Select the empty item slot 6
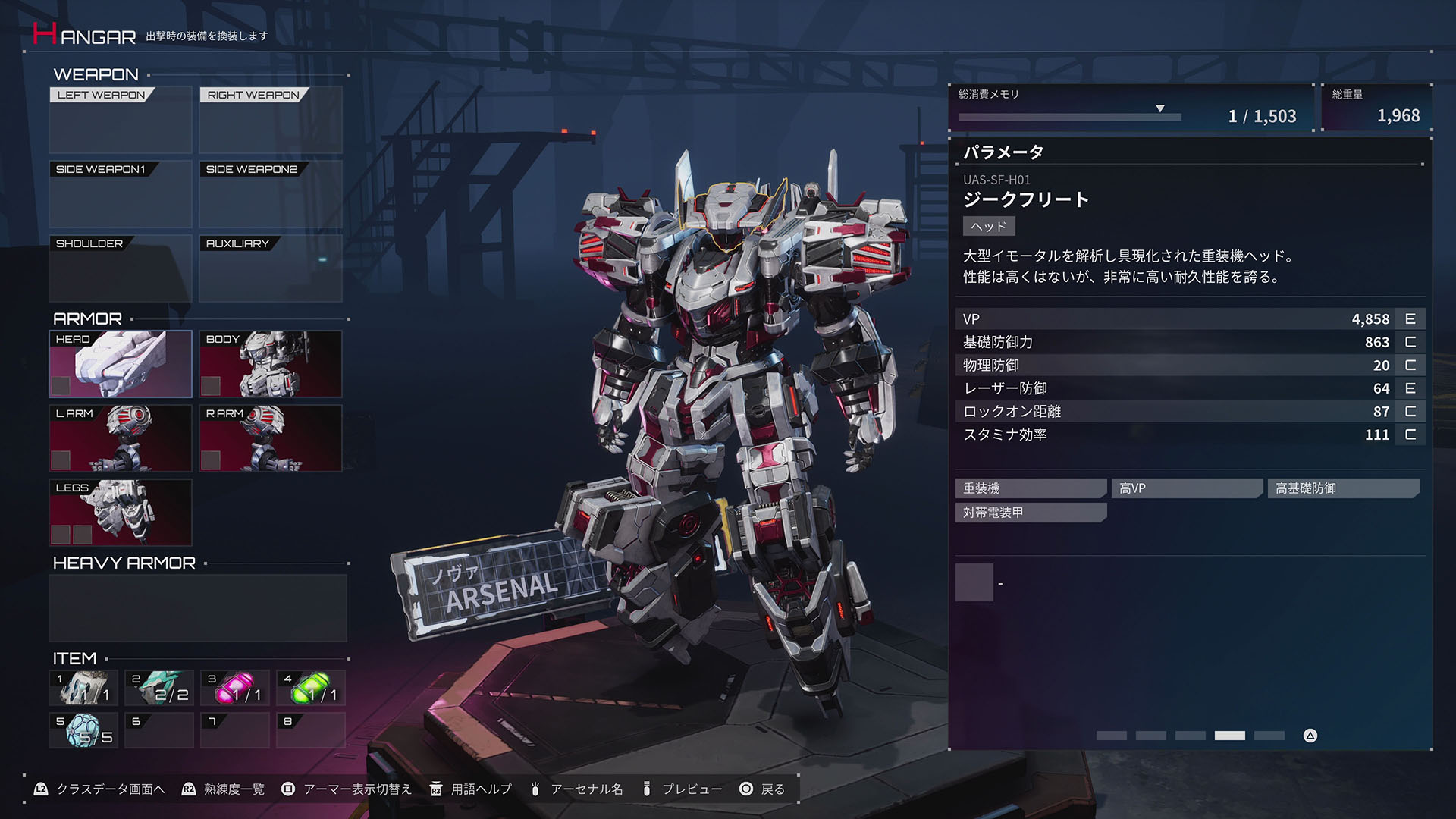 pos(158,729)
